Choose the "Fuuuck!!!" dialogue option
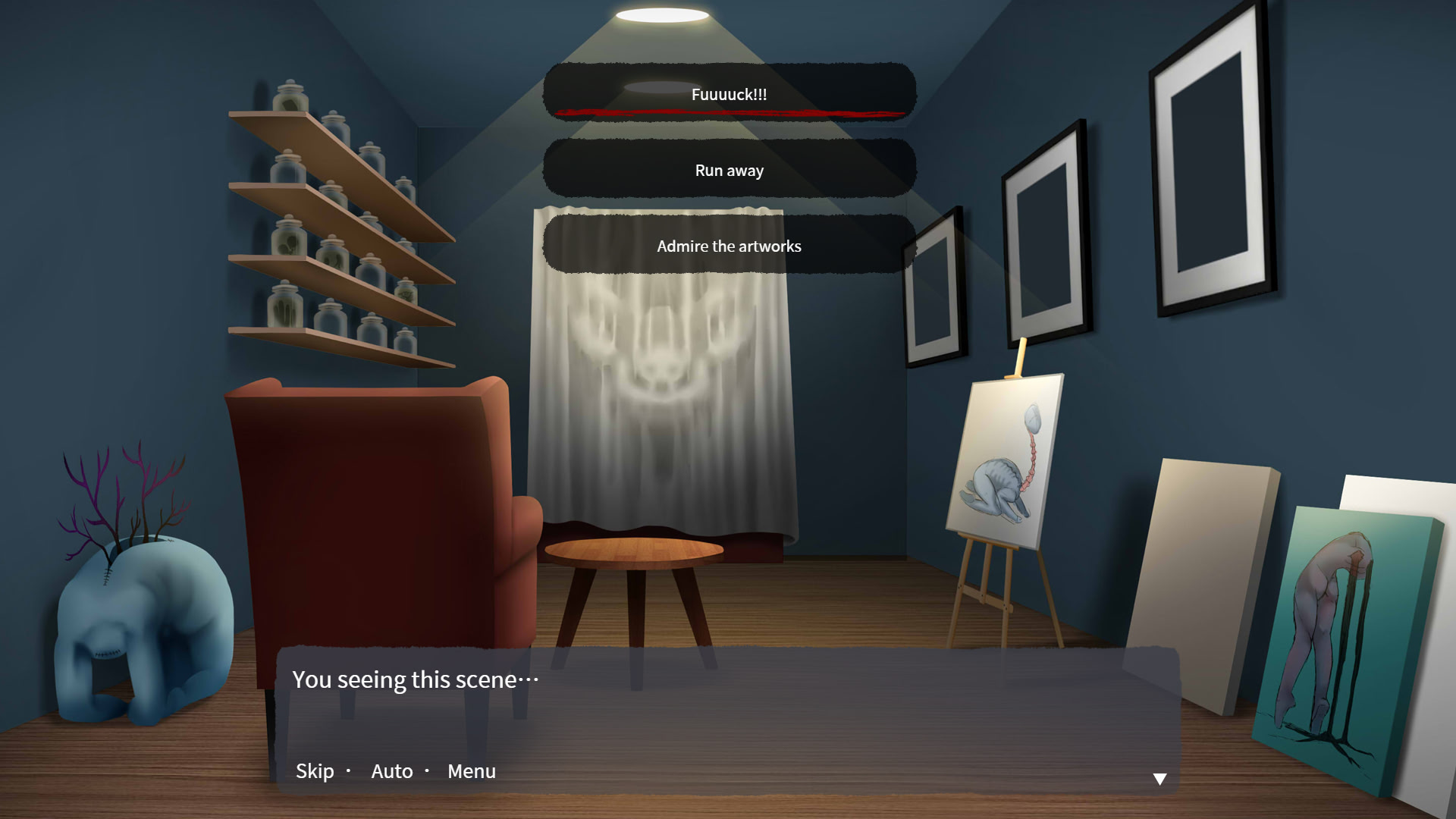The image size is (1456, 819). click(x=728, y=94)
